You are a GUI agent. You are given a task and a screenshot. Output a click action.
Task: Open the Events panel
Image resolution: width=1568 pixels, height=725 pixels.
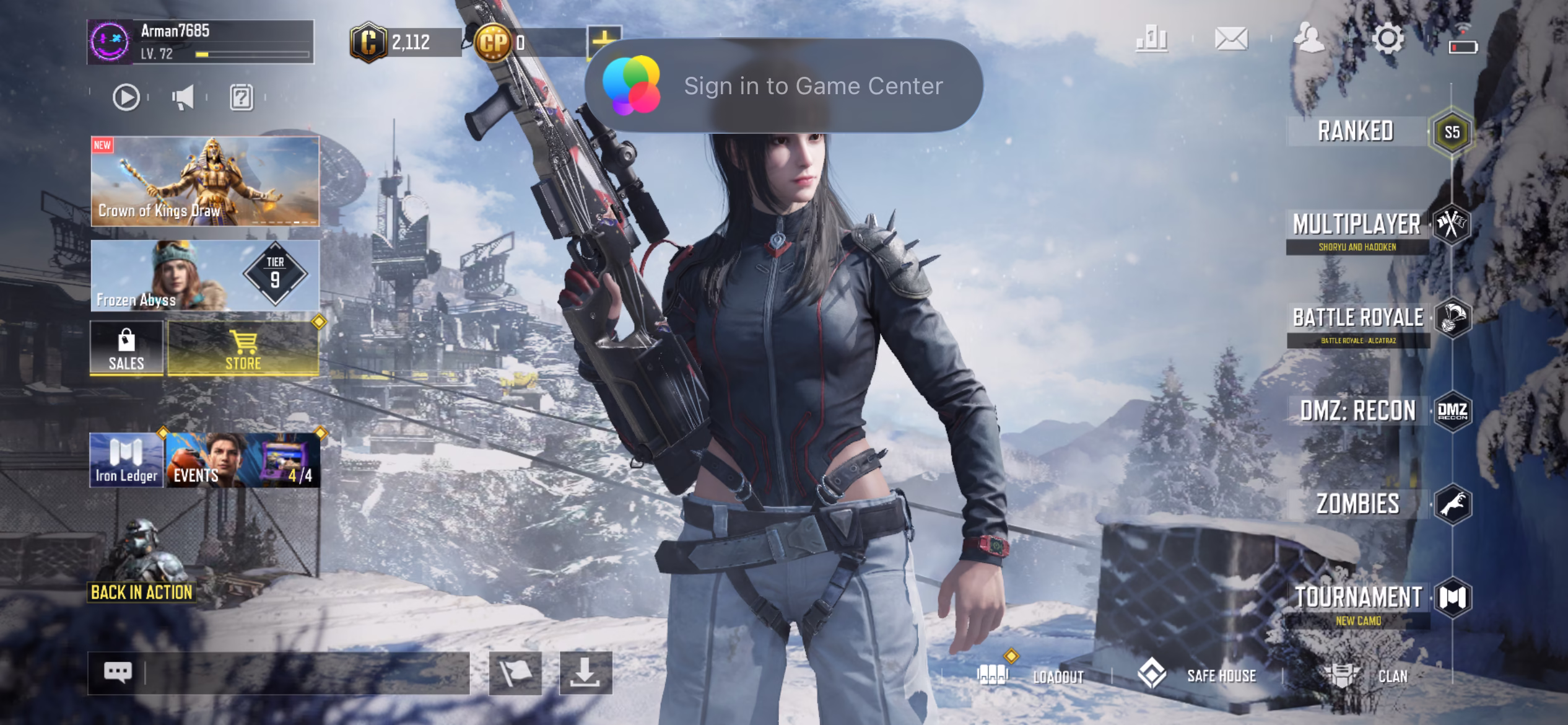coord(243,460)
